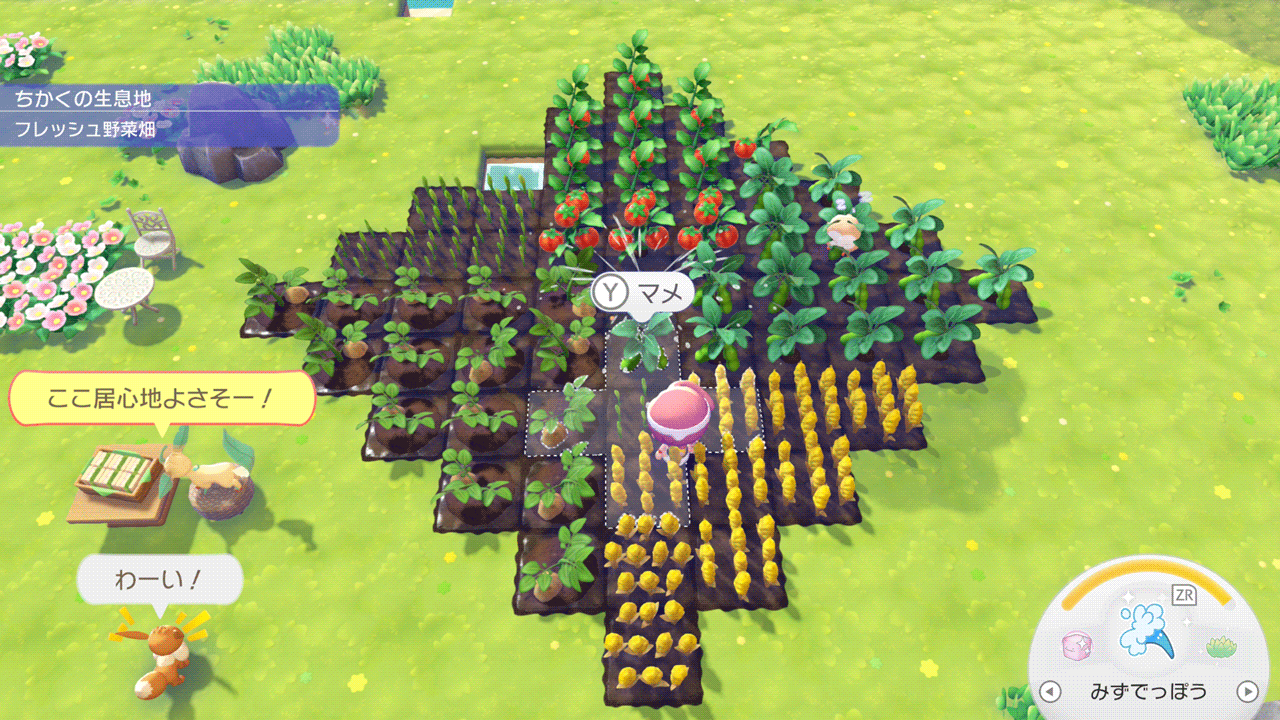This screenshot has width=1280, height=720.
Task: Click the right arrow in the ability wheel
Action: [1247, 691]
